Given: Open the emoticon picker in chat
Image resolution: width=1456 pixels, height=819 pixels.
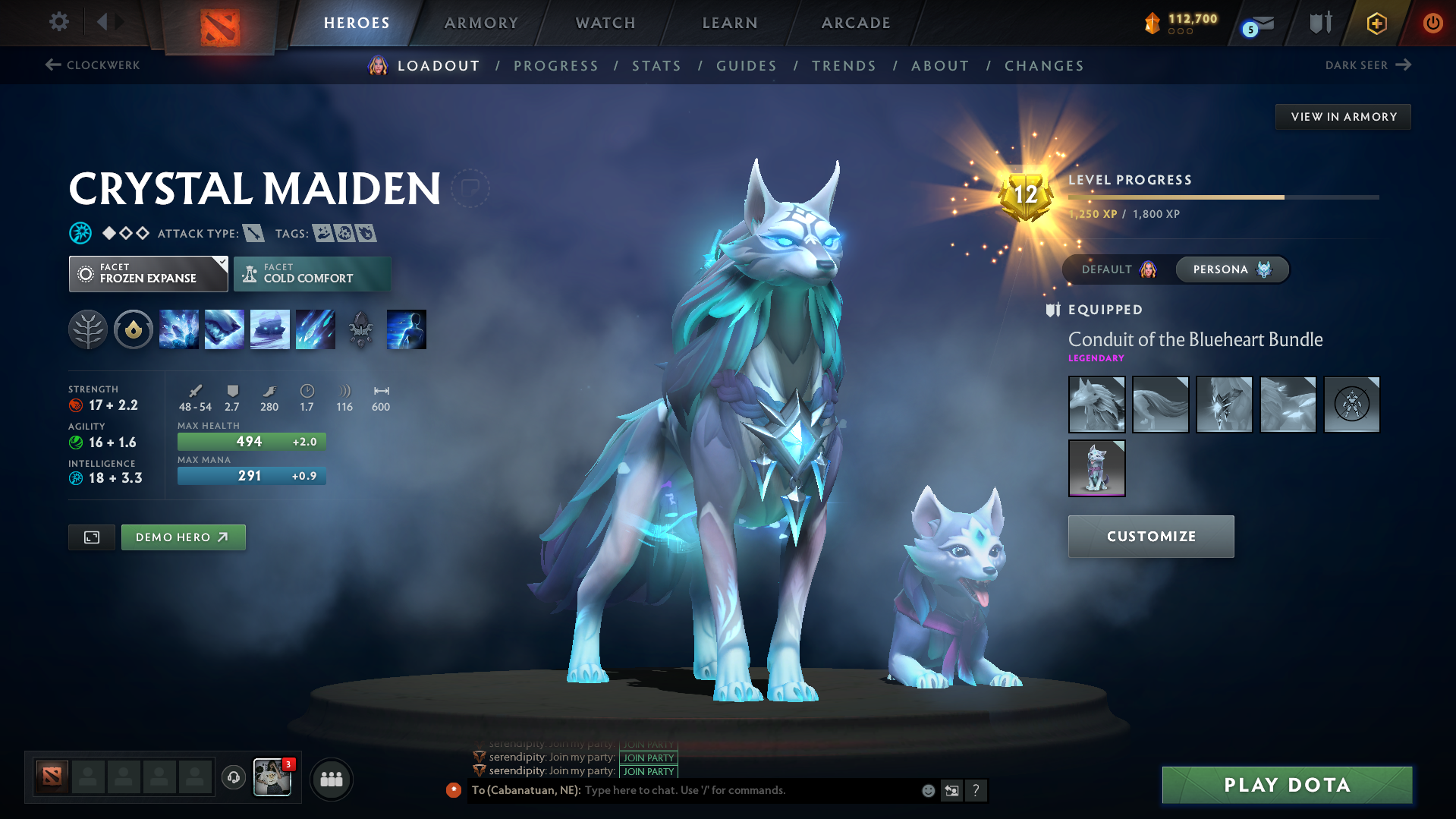Looking at the screenshot, I should (927, 790).
